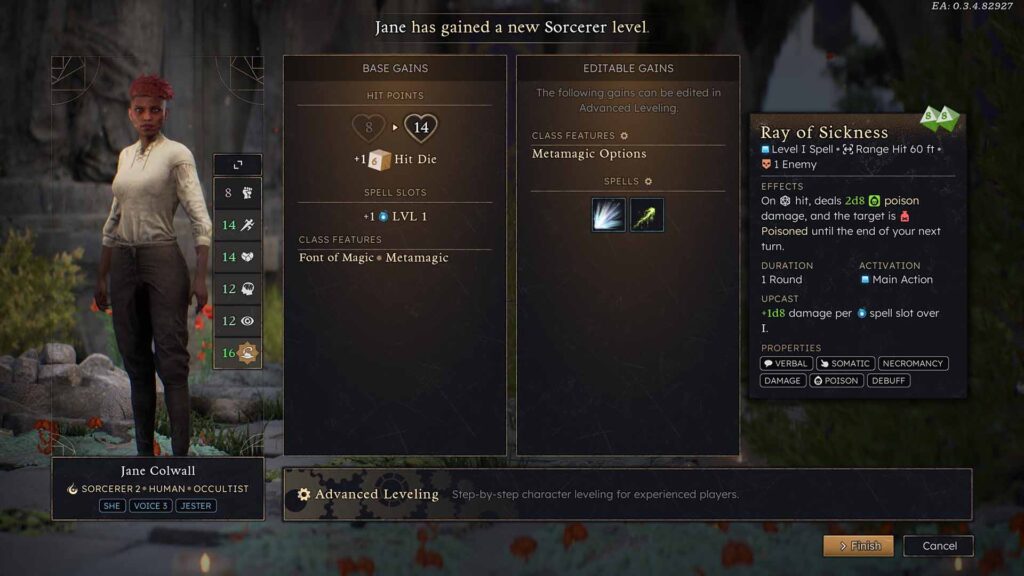Select the Constitution heart stat

click(x=238, y=257)
